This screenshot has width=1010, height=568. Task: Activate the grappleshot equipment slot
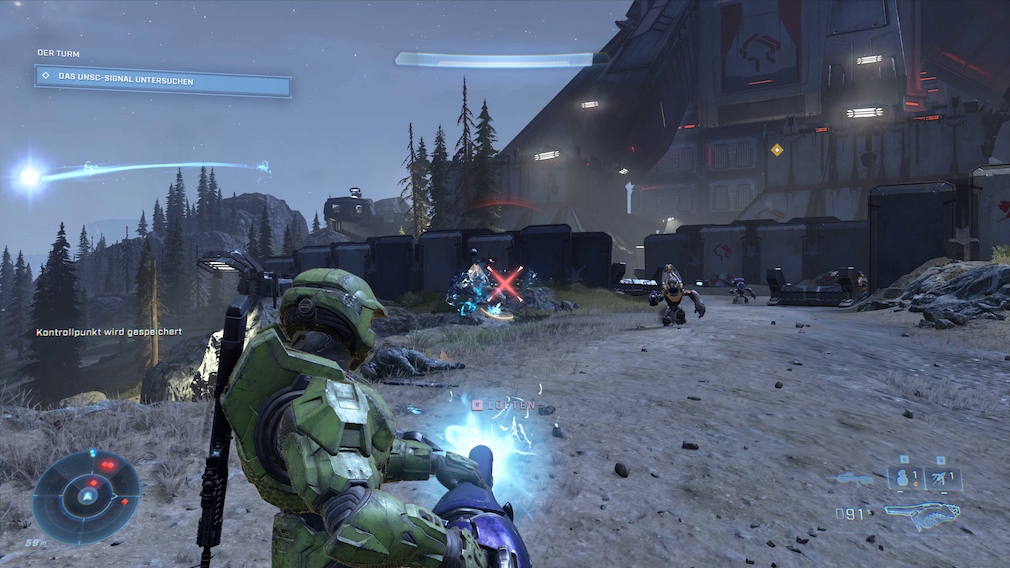pos(943,478)
